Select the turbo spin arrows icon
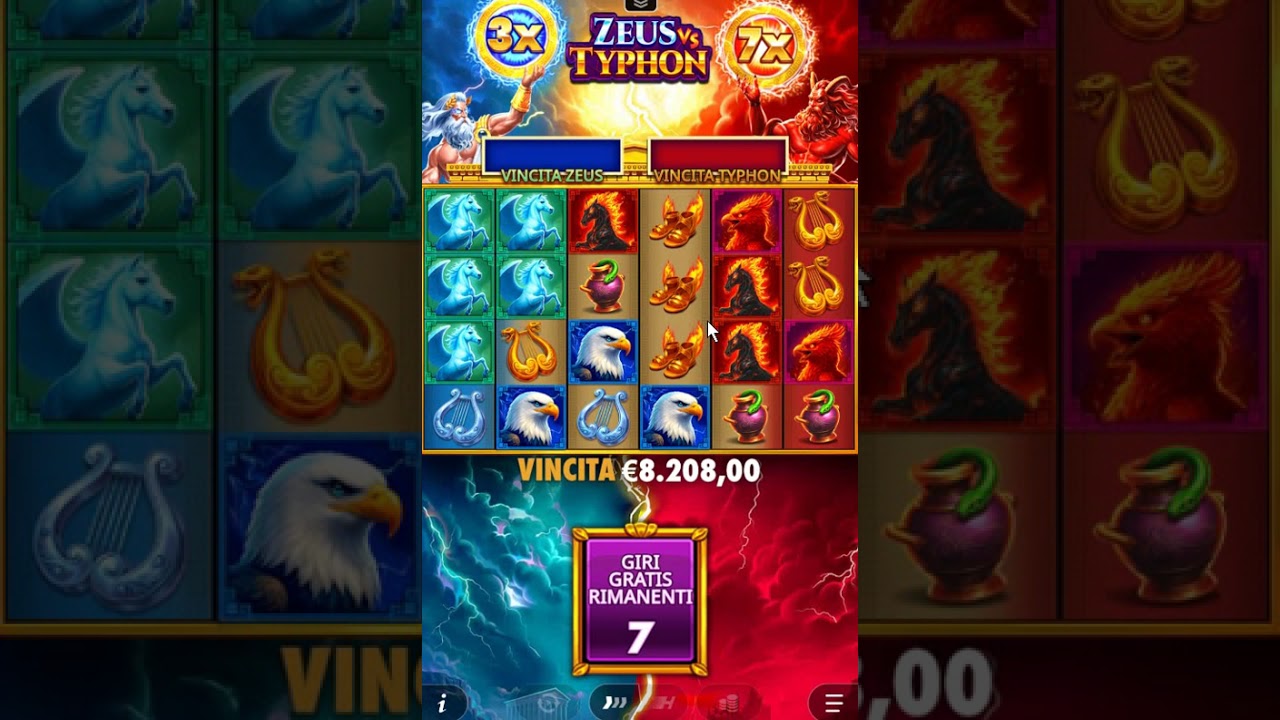The width and height of the screenshot is (1280, 720). [614, 703]
